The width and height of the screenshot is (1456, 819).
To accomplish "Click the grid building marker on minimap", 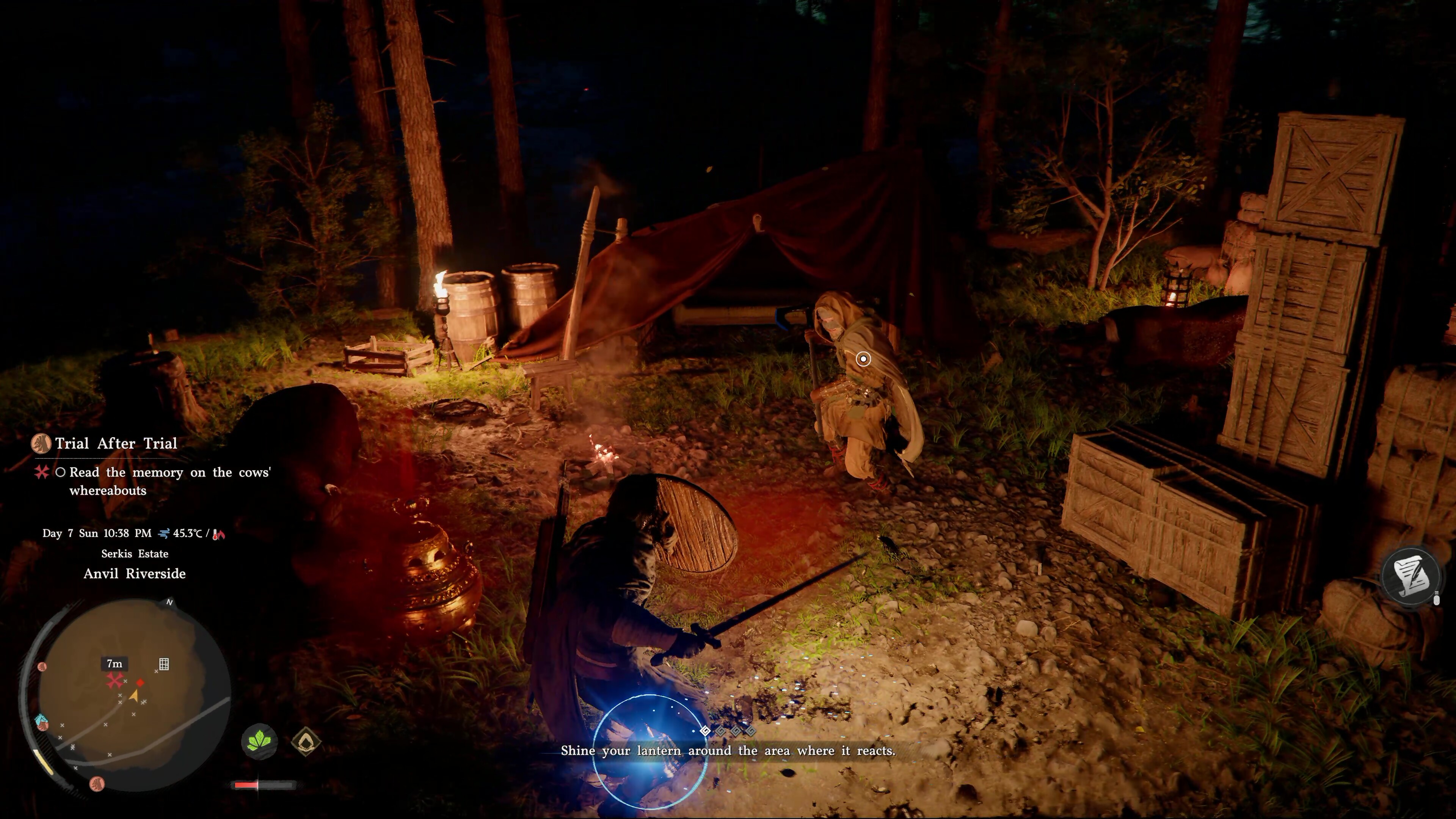I will 164,664.
